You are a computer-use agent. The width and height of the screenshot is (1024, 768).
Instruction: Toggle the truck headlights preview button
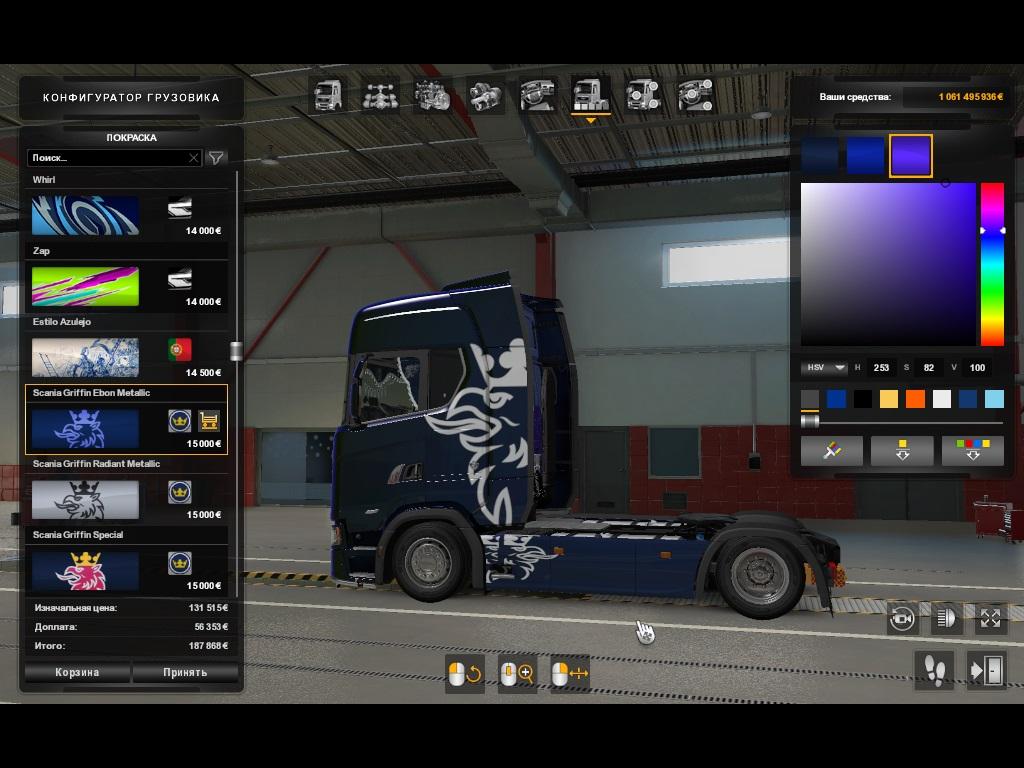click(x=945, y=619)
